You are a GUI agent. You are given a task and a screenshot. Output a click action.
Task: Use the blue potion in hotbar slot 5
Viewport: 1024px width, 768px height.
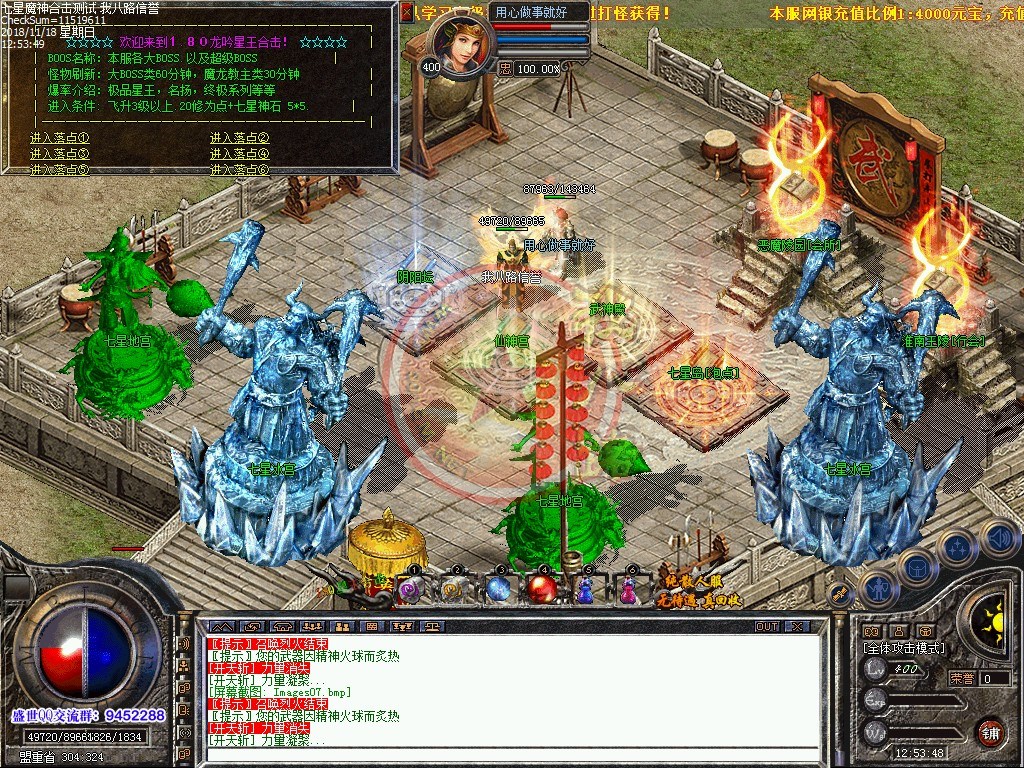pyautogui.click(x=586, y=591)
